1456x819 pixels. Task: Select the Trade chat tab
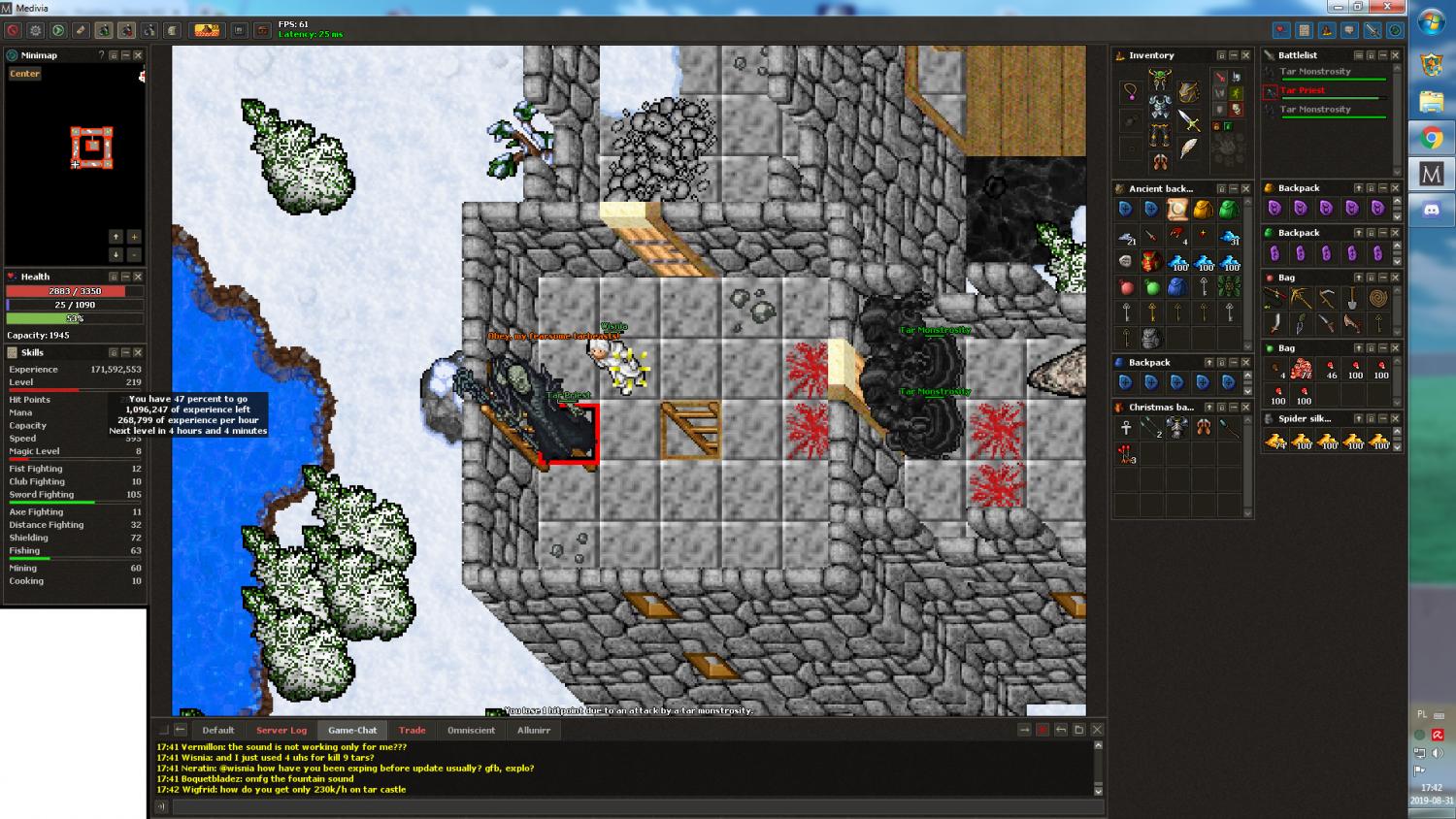click(412, 730)
